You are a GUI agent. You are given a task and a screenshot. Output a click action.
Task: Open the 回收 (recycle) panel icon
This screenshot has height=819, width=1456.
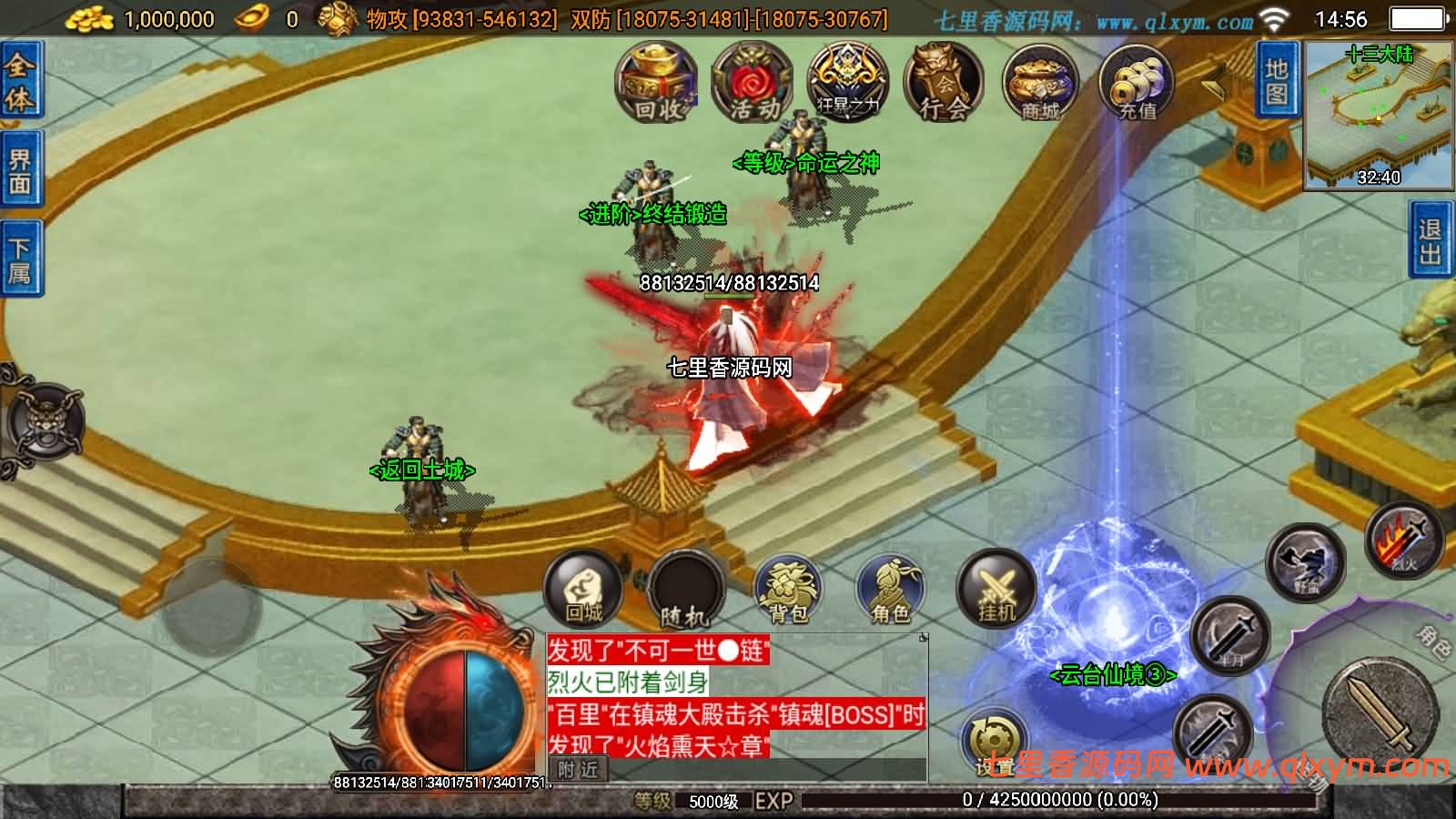(657, 86)
